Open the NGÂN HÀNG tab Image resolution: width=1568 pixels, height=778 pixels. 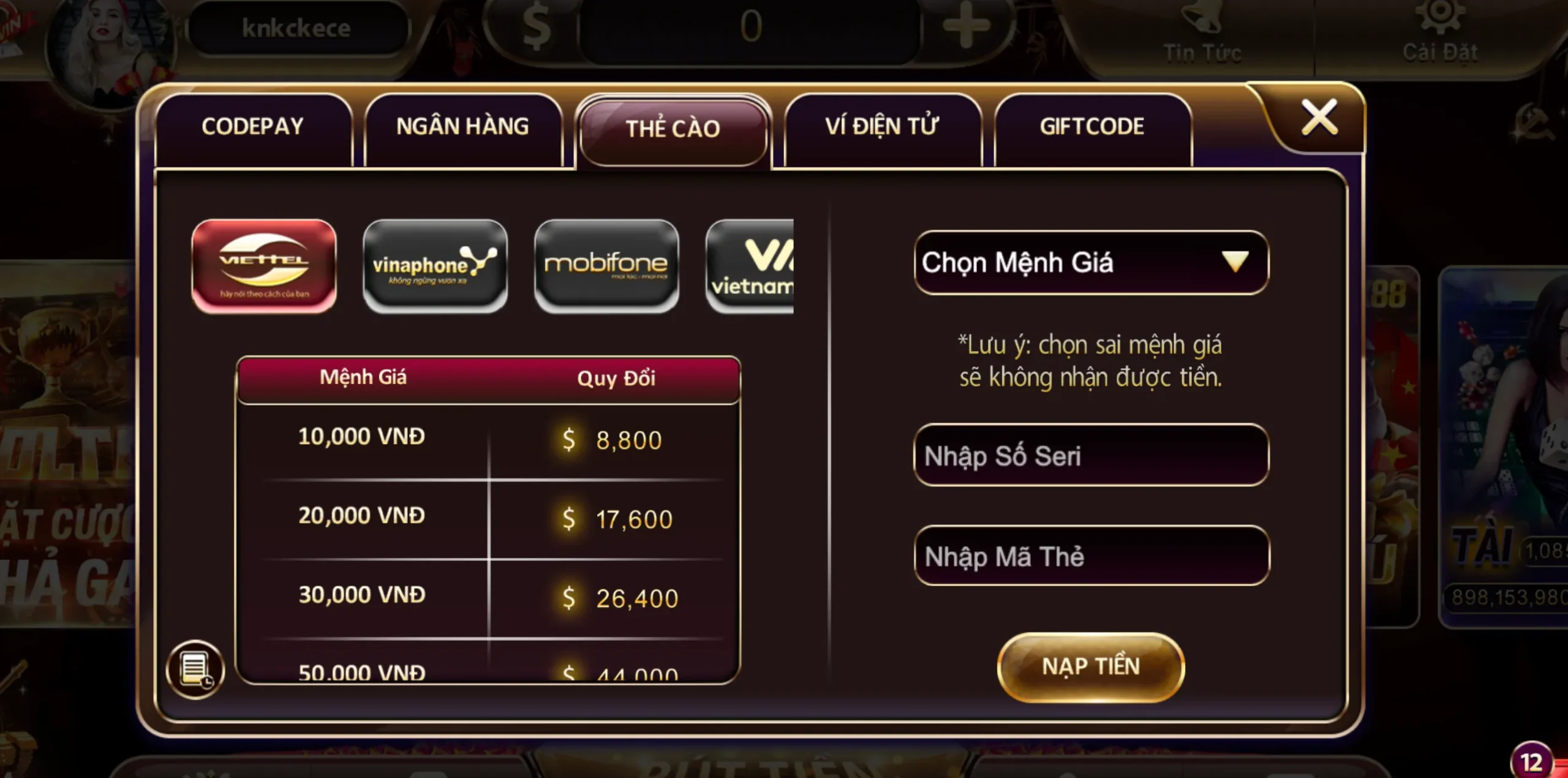pyautogui.click(x=462, y=127)
